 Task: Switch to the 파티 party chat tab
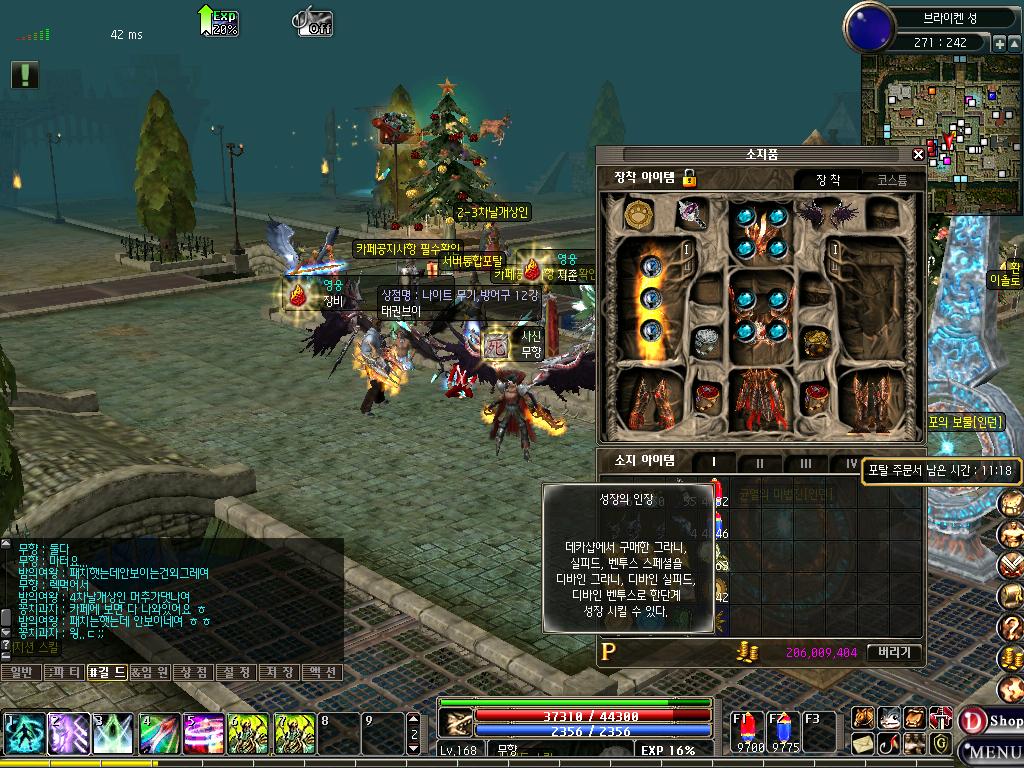point(66,672)
